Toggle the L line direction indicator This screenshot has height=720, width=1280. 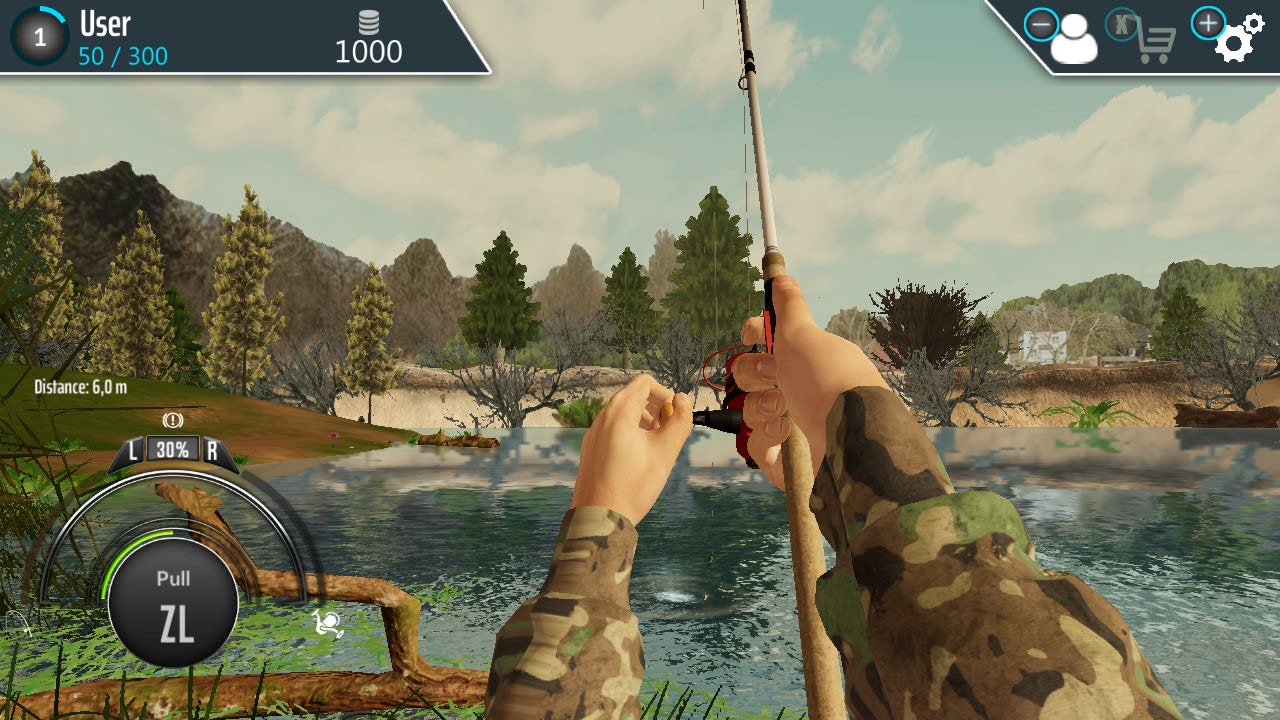133,450
